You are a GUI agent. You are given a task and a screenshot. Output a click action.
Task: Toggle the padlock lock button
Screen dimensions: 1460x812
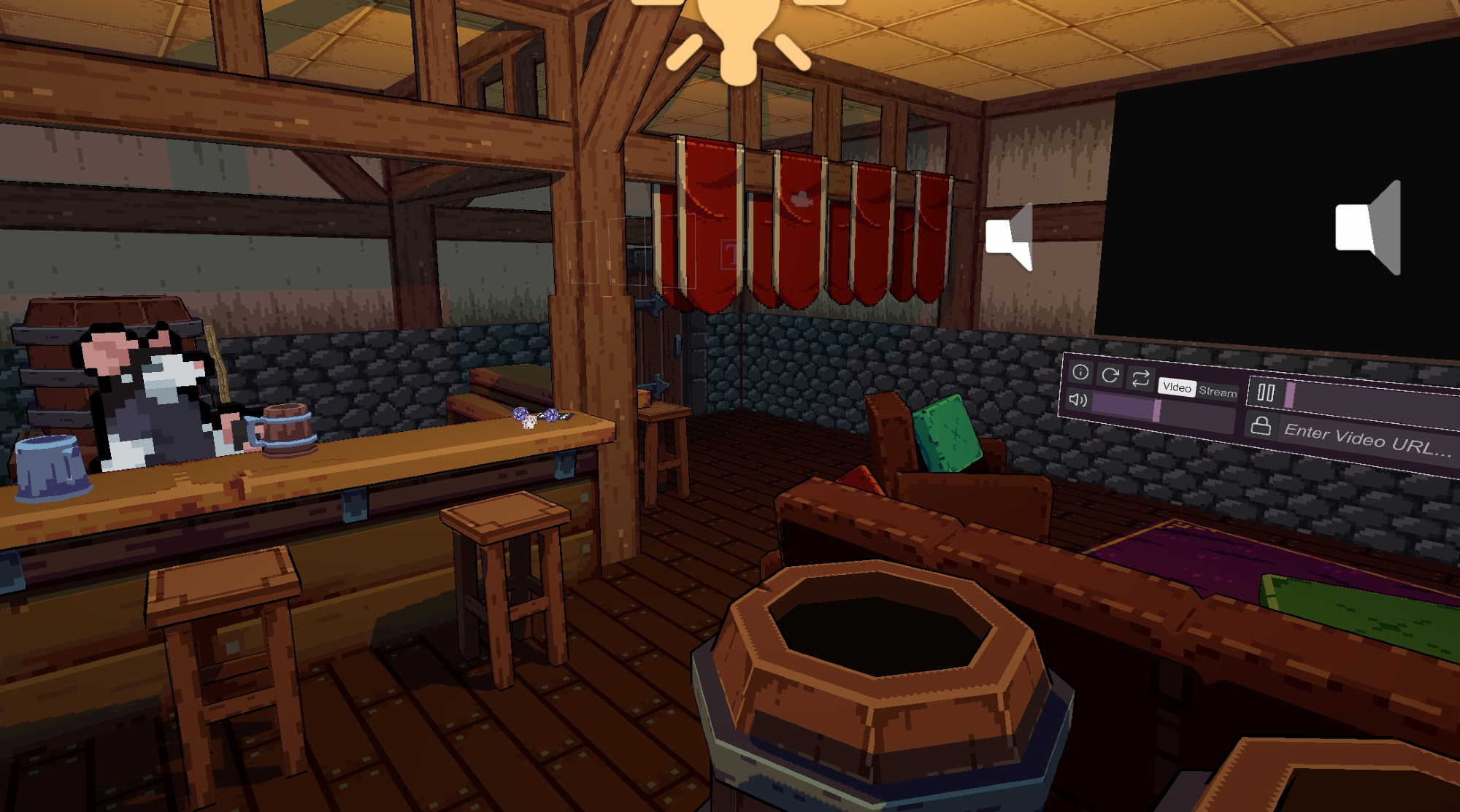coord(1261,425)
